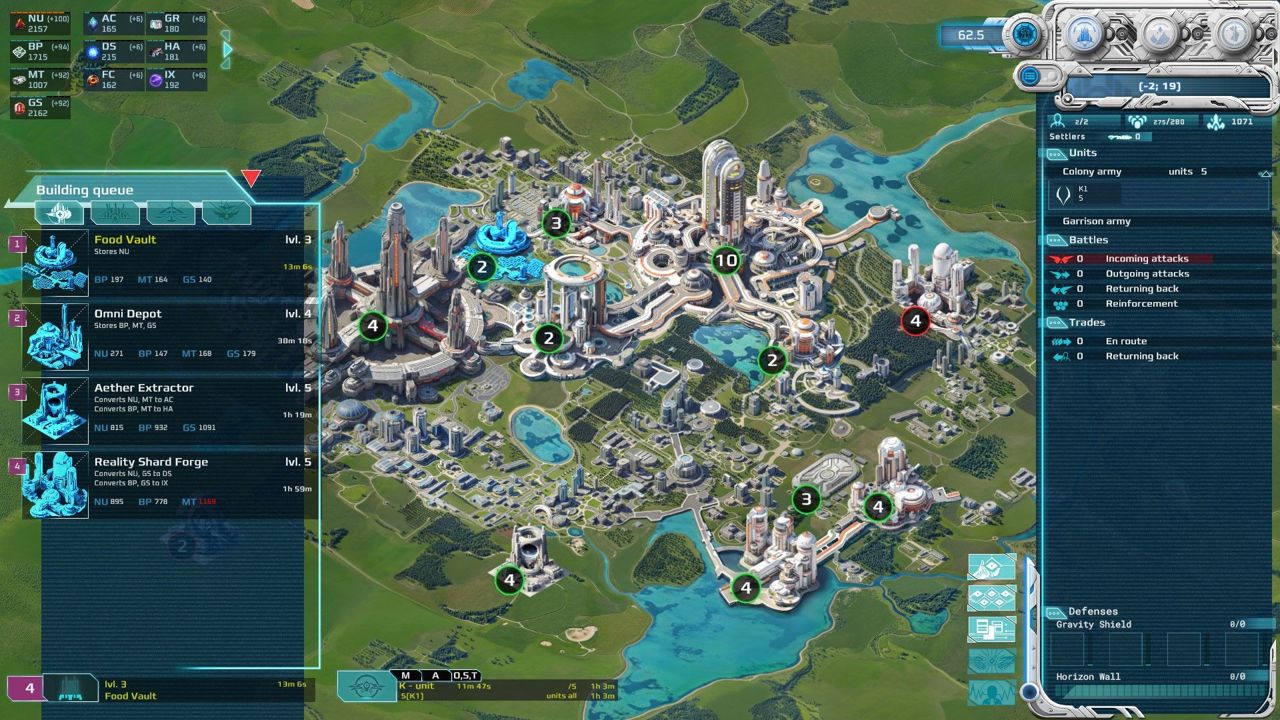The image size is (1280, 720).
Task: Open the single tile view side button
Action: 992,567
